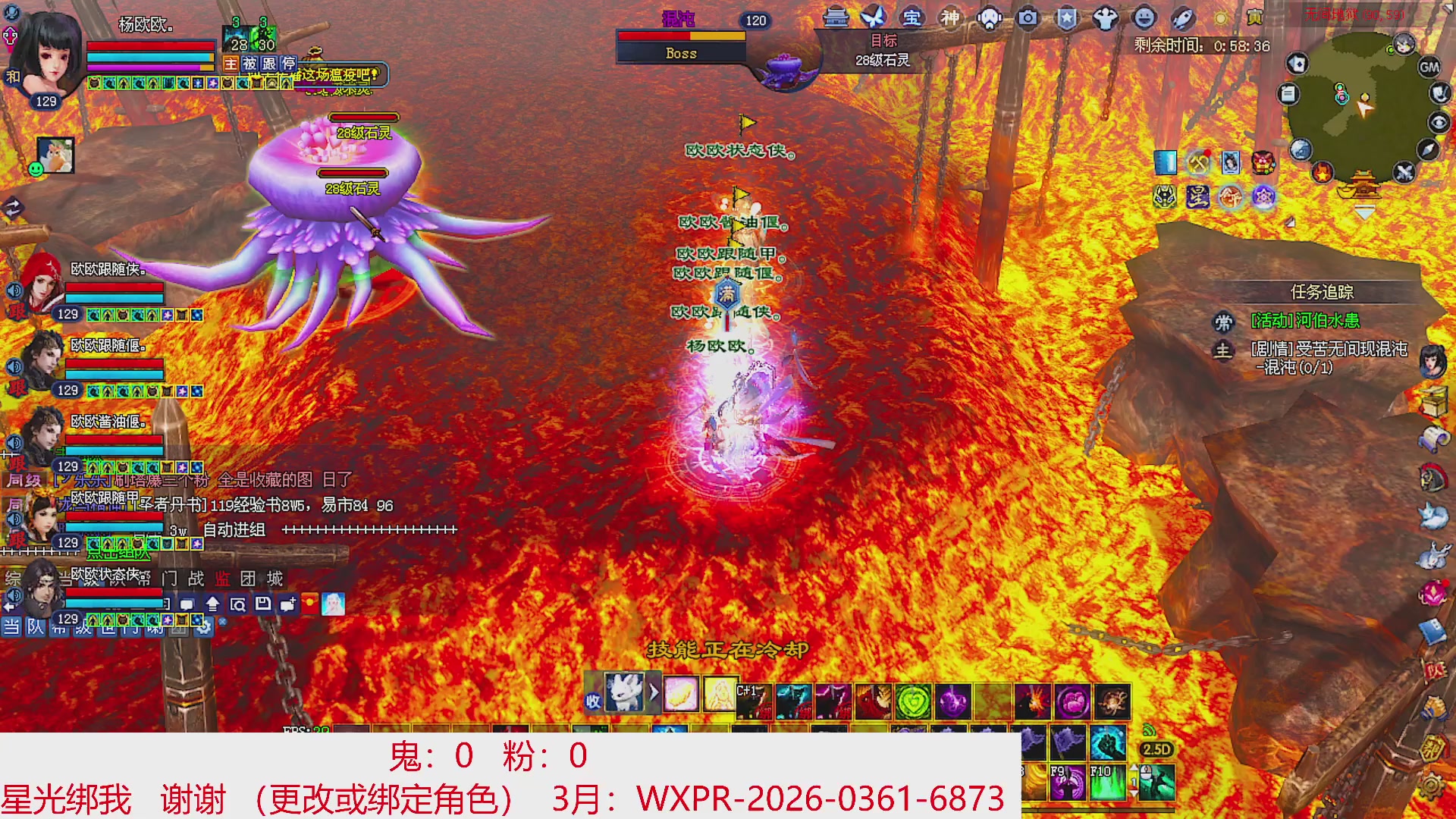Open the 神 panel in top toolbar

(951, 16)
